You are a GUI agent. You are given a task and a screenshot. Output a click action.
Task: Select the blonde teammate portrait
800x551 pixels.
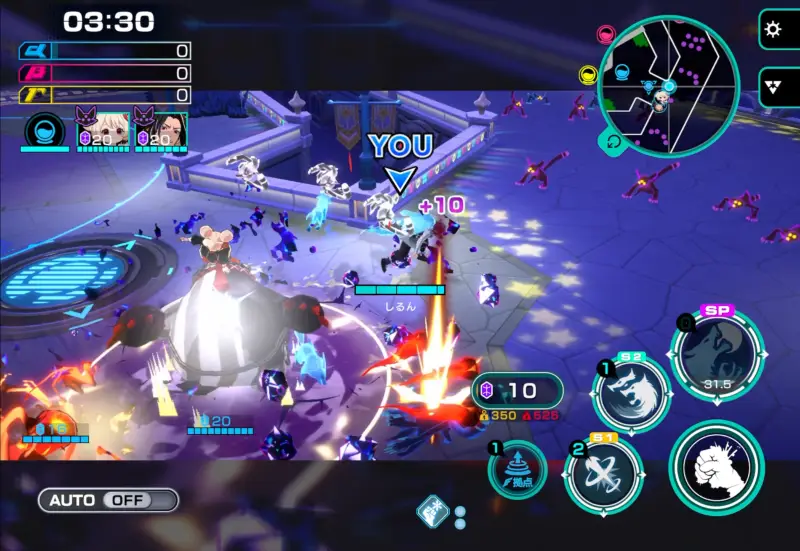point(102,131)
